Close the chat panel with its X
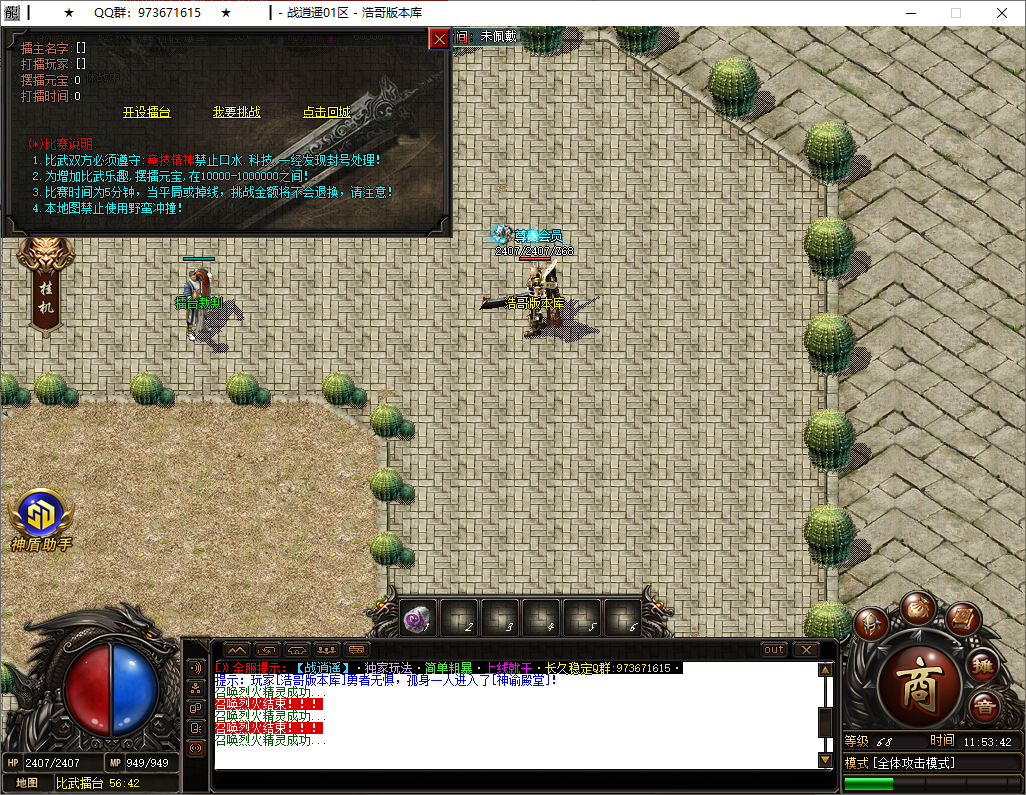Viewport: 1026px width, 795px height. click(x=805, y=650)
